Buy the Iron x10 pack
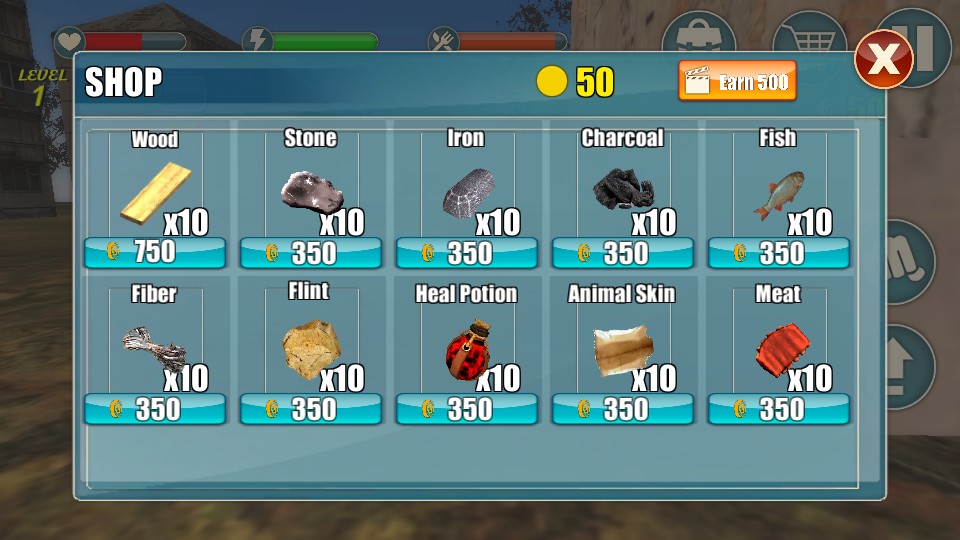 pos(467,253)
